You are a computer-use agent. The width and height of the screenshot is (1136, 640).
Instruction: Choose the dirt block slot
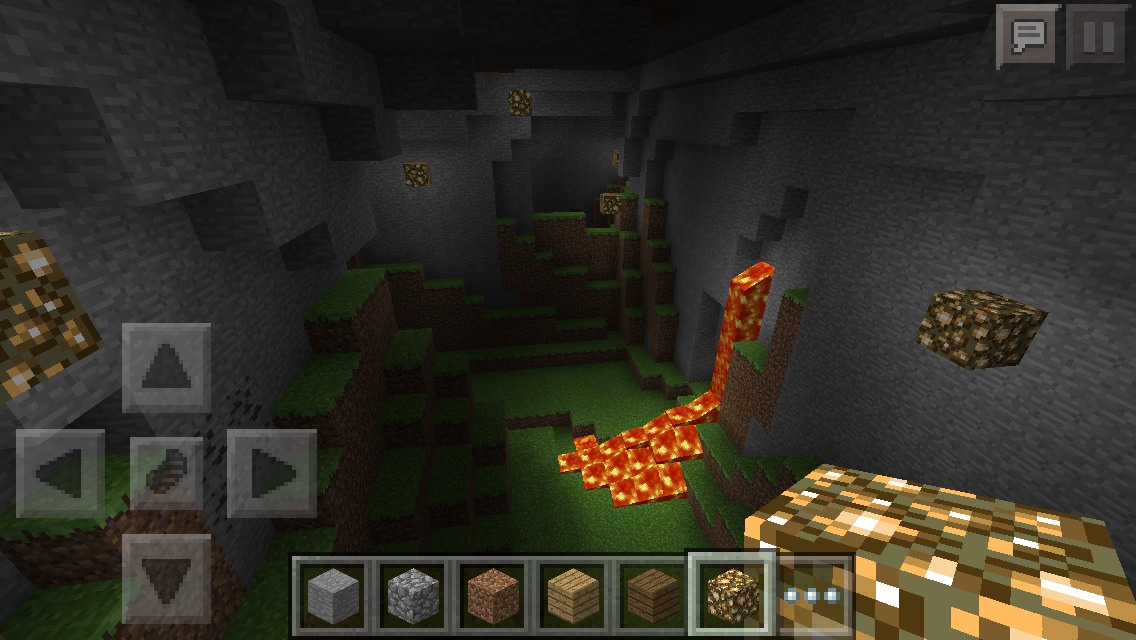(492, 595)
